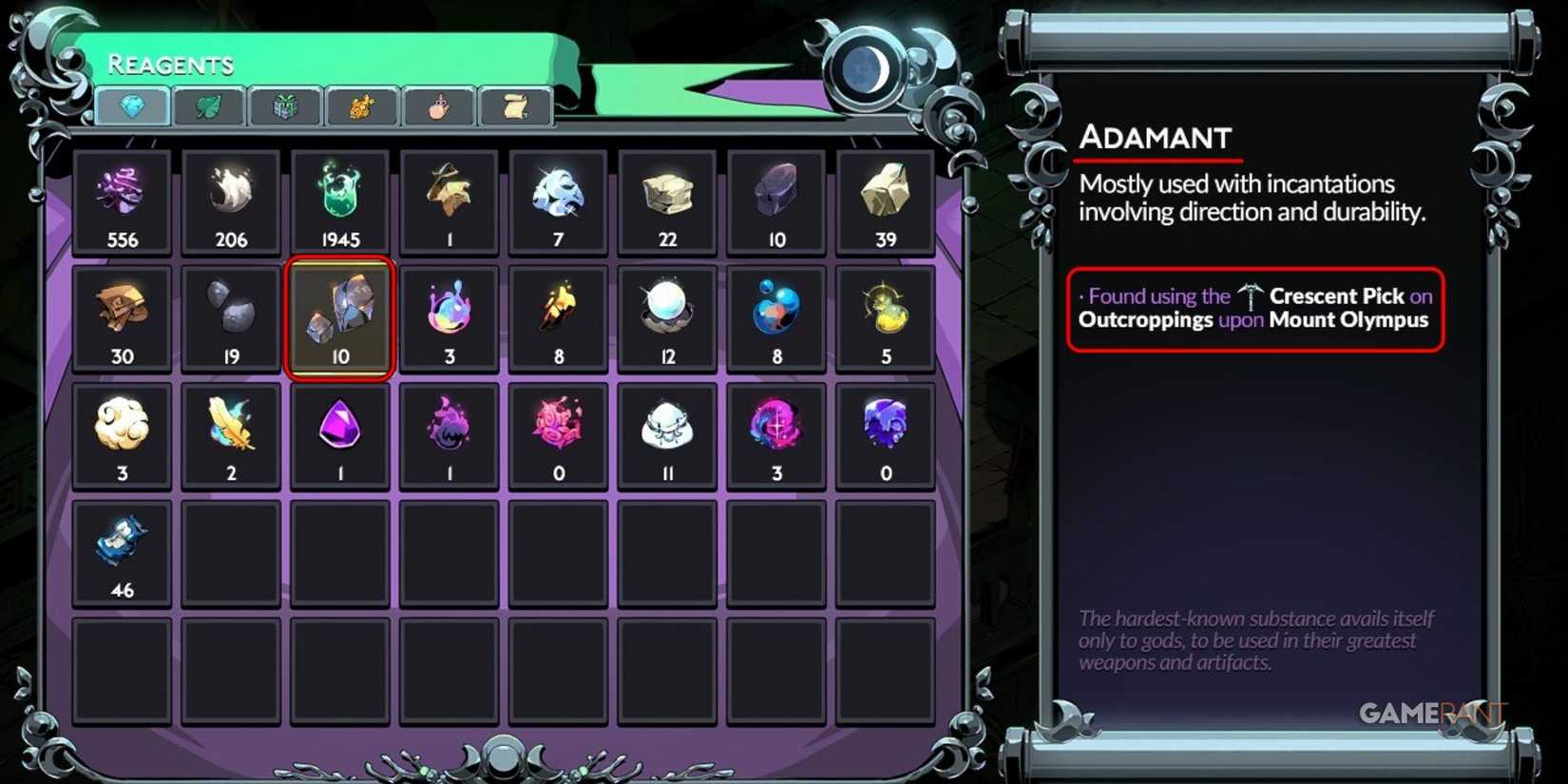Select the green Psyche reagent with count 1945

click(x=340, y=200)
